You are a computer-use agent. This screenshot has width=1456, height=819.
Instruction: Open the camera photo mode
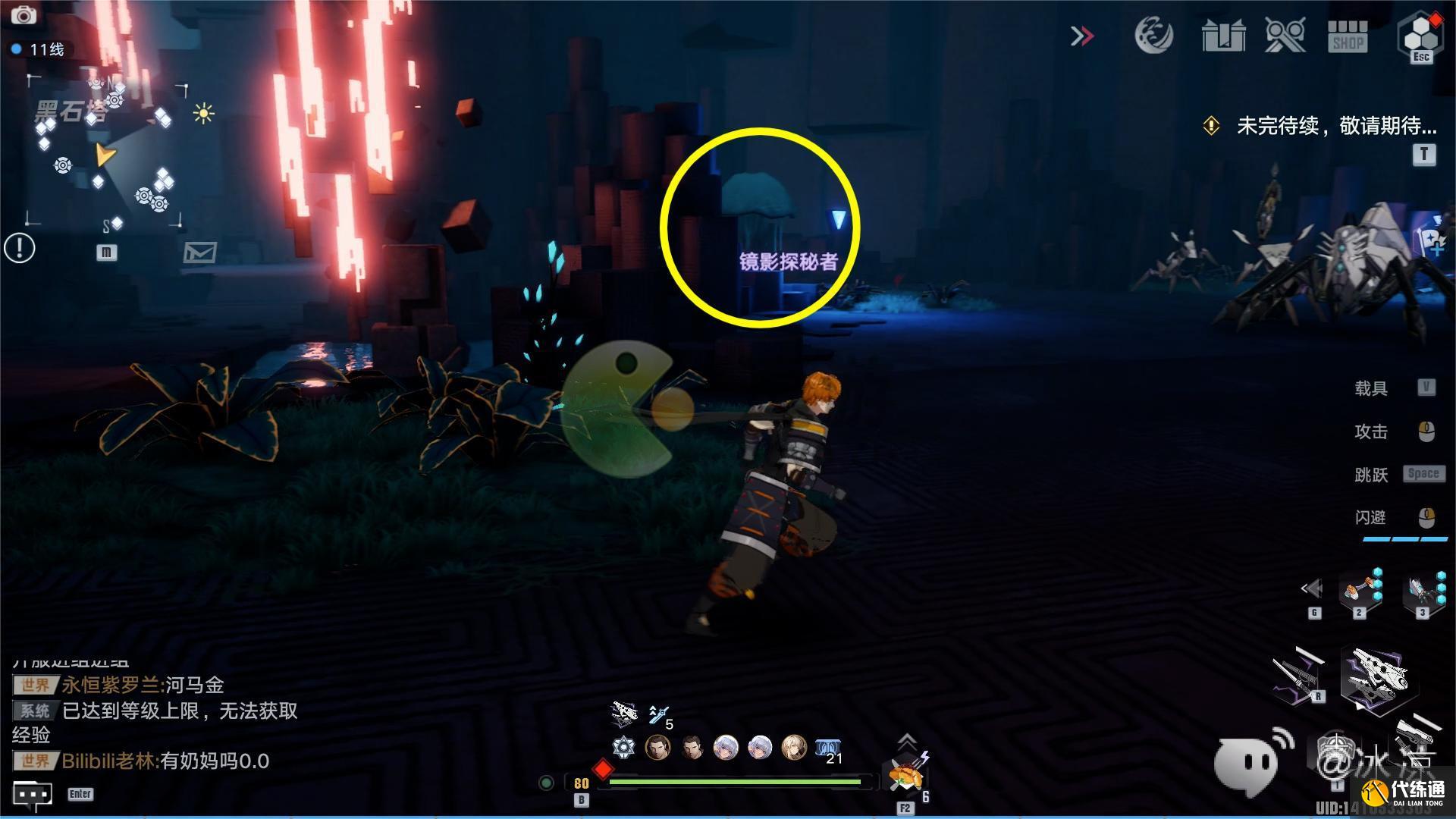click(24, 14)
